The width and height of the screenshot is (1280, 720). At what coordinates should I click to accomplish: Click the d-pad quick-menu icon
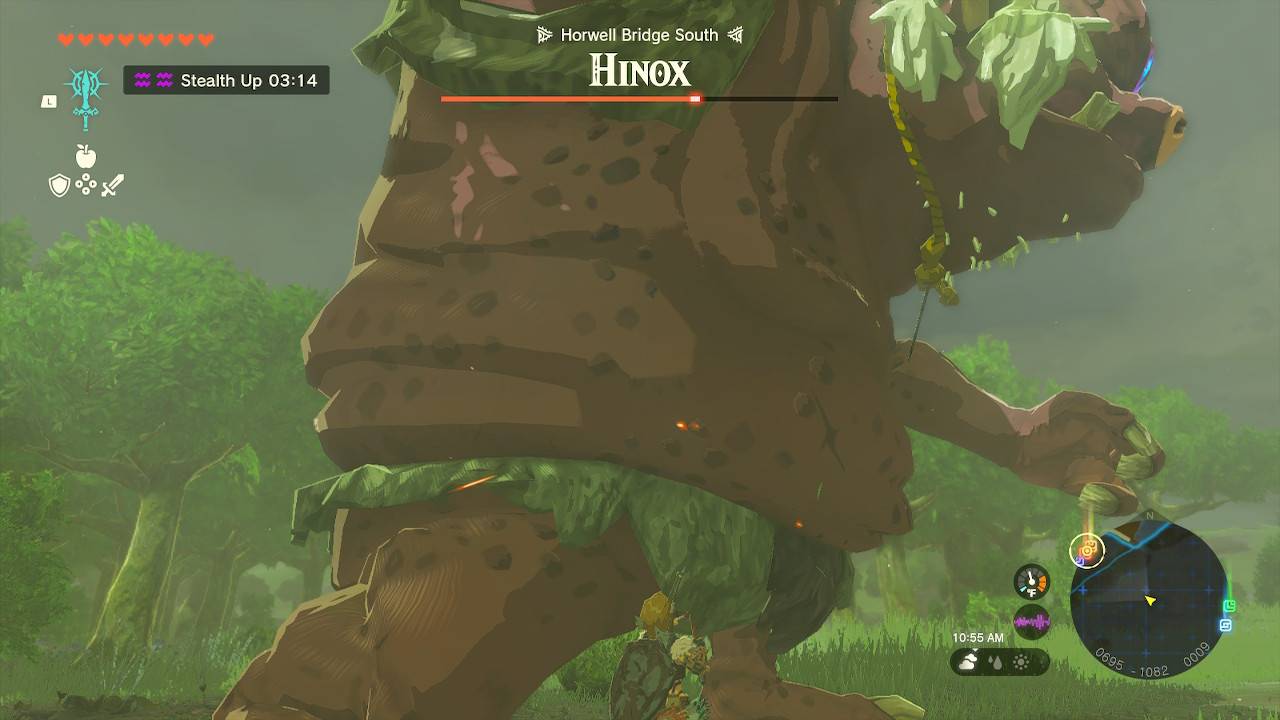tap(86, 183)
